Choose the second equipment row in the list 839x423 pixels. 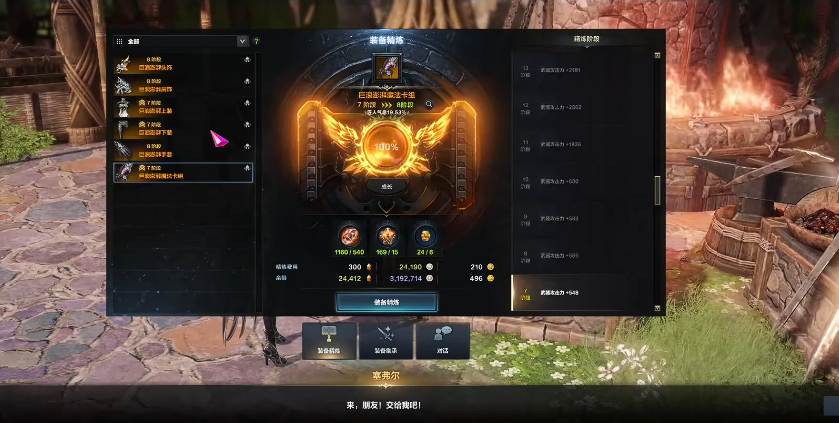click(x=182, y=85)
